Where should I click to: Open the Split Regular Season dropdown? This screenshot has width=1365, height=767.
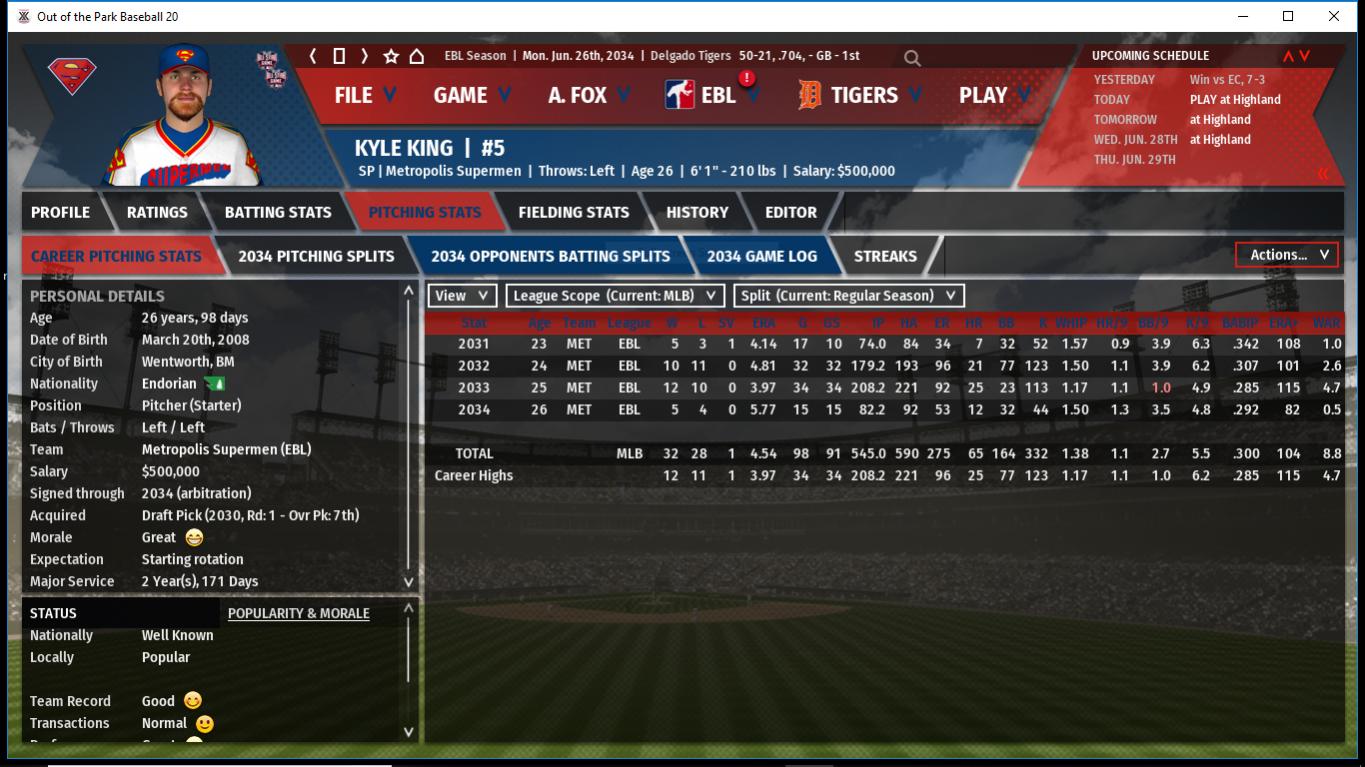tap(849, 296)
